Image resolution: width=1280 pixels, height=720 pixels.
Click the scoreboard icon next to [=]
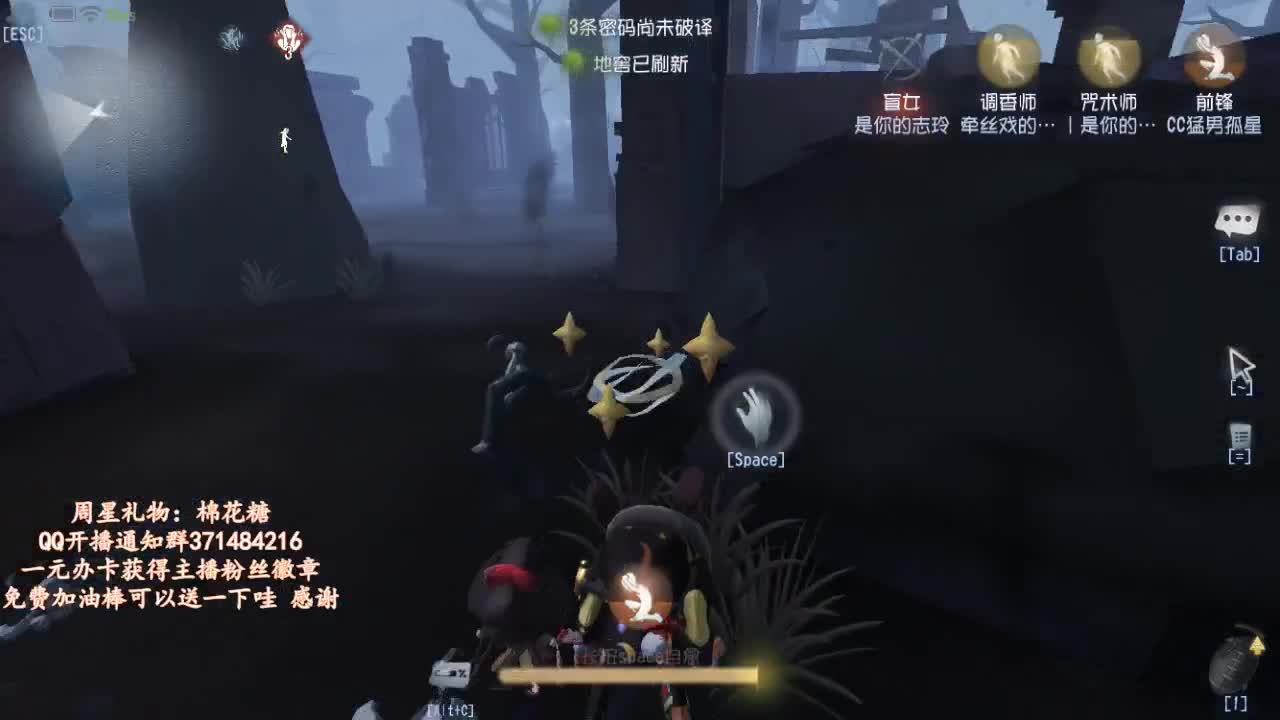[1240, 437]
